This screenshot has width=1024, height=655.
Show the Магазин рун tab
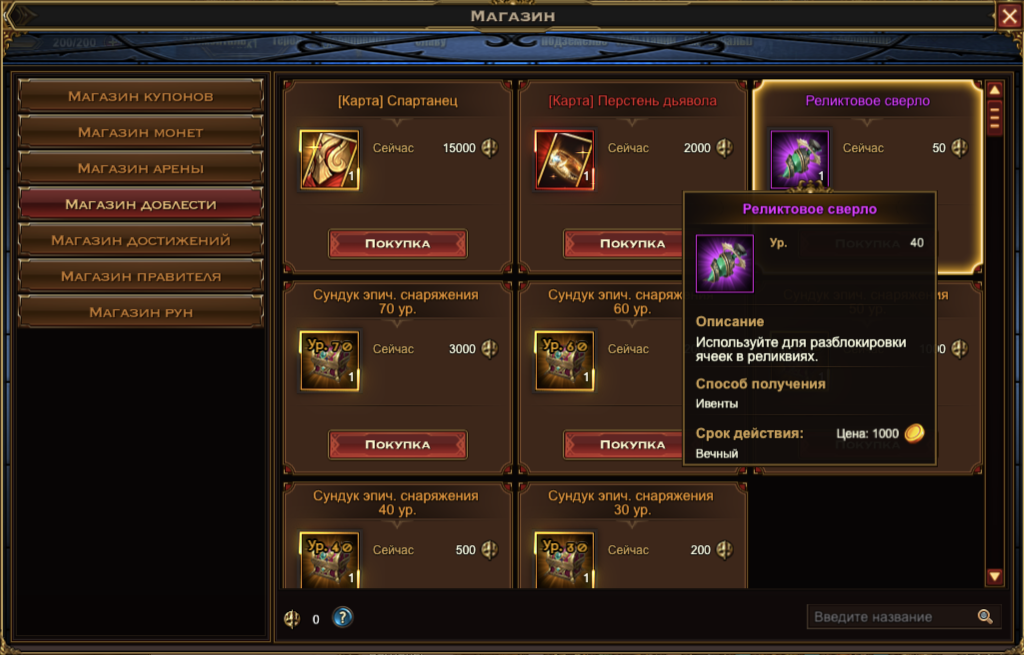141,312
